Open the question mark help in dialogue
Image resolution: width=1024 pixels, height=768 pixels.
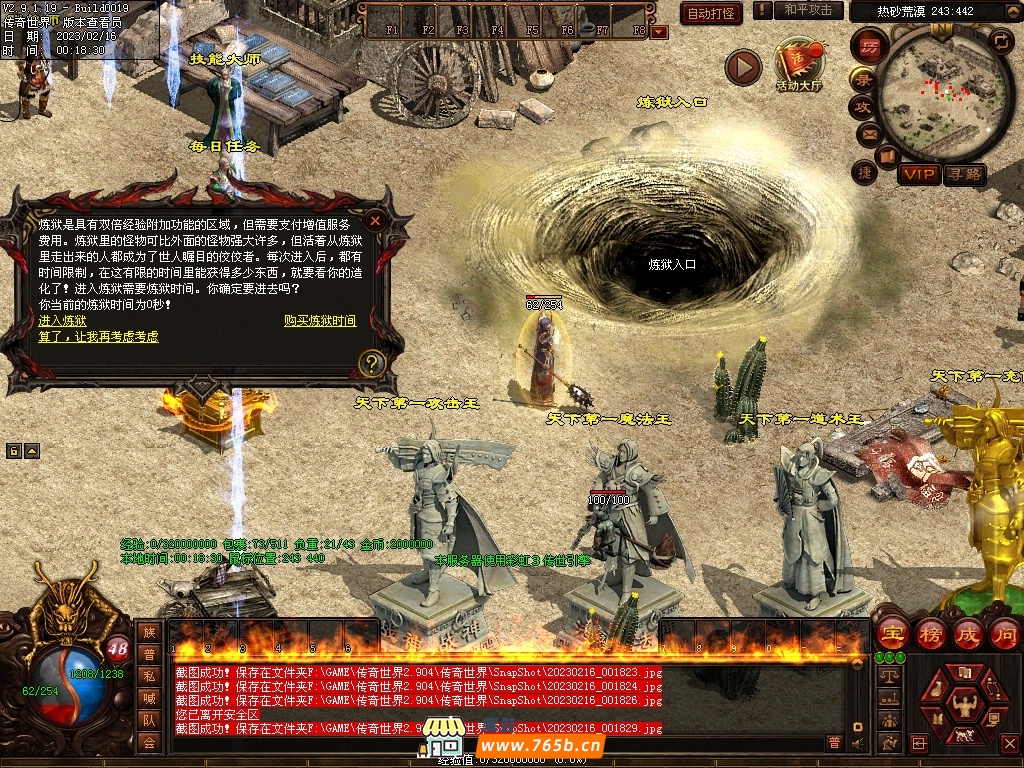coord(372,362)
